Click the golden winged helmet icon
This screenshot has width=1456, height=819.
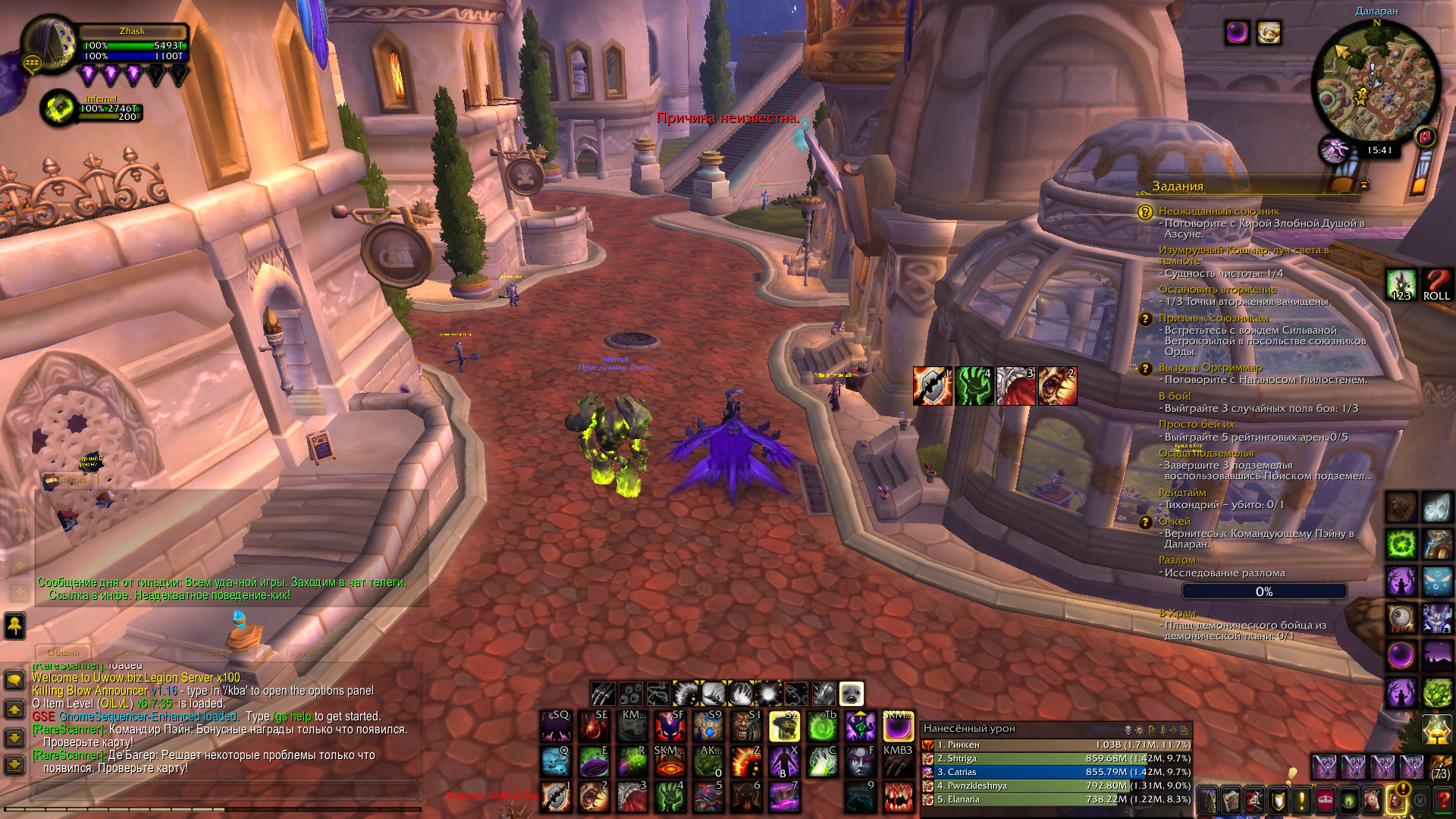coord(1436,730)
